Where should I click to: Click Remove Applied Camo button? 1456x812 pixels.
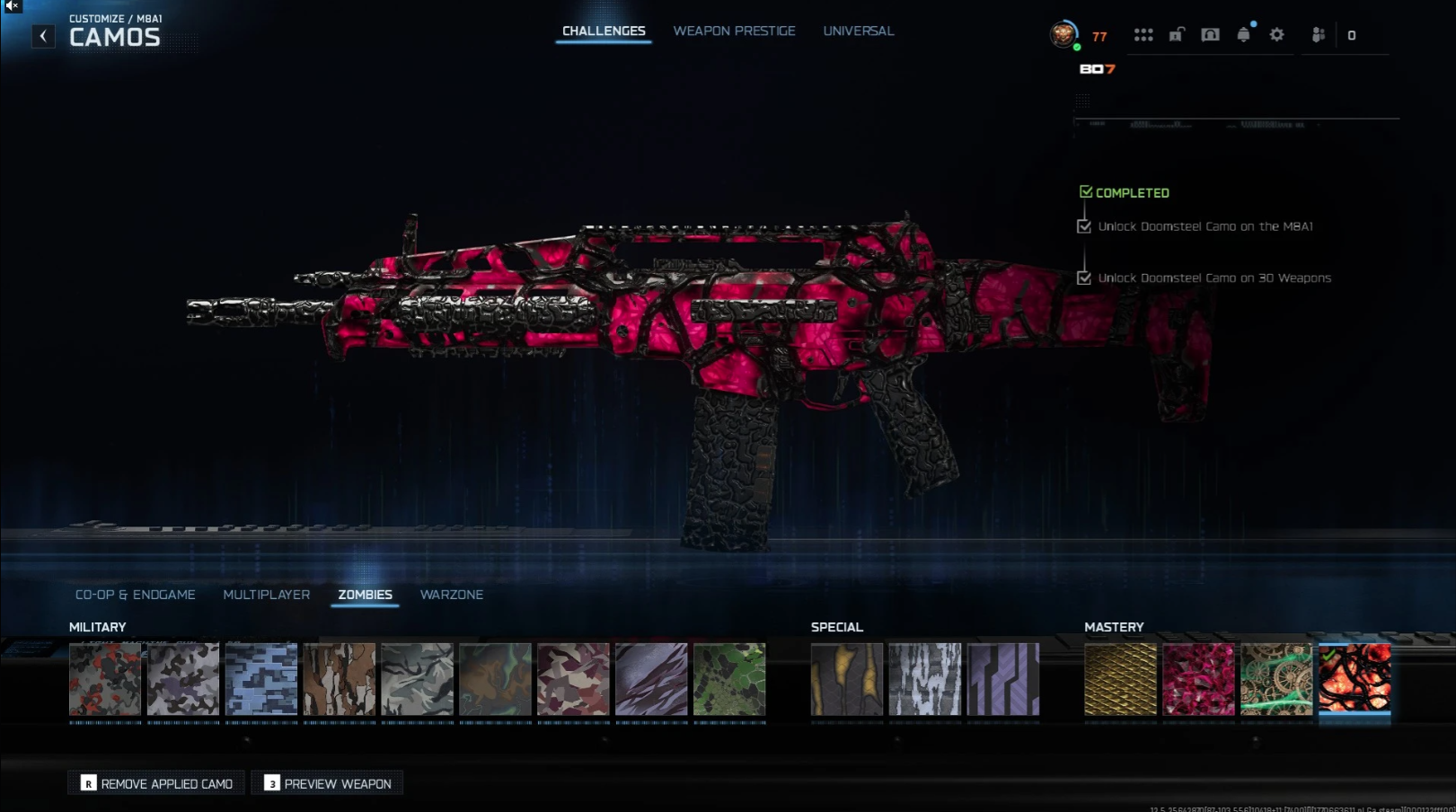(x=157, y=783)
